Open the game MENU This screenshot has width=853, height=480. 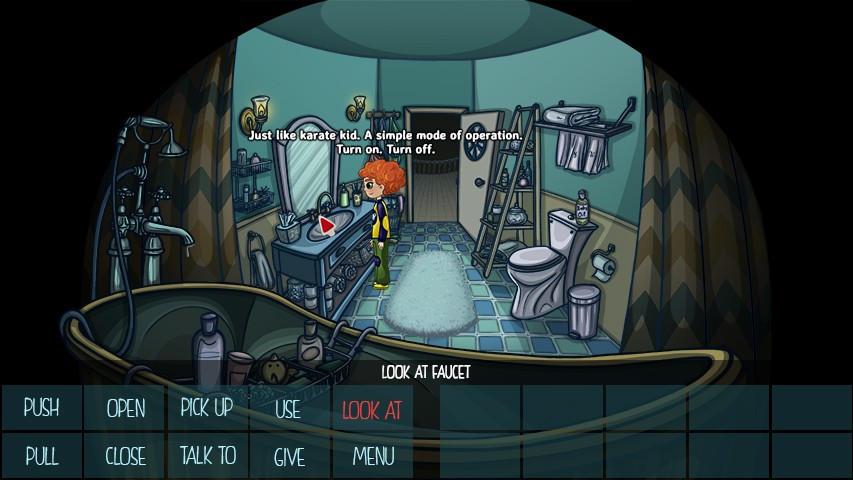[373, 457]
